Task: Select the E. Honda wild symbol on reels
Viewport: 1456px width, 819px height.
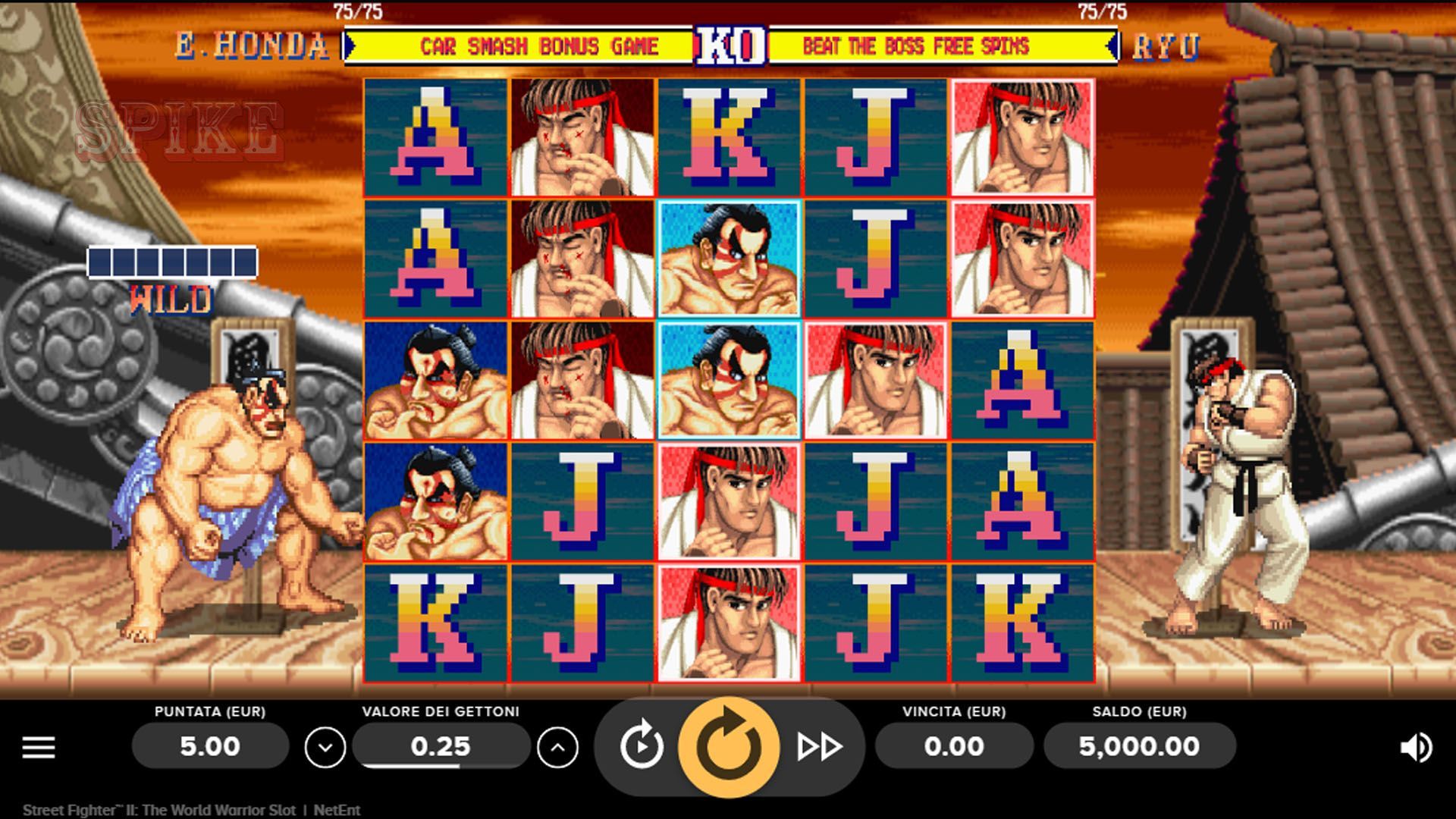Action: (728, 379)
